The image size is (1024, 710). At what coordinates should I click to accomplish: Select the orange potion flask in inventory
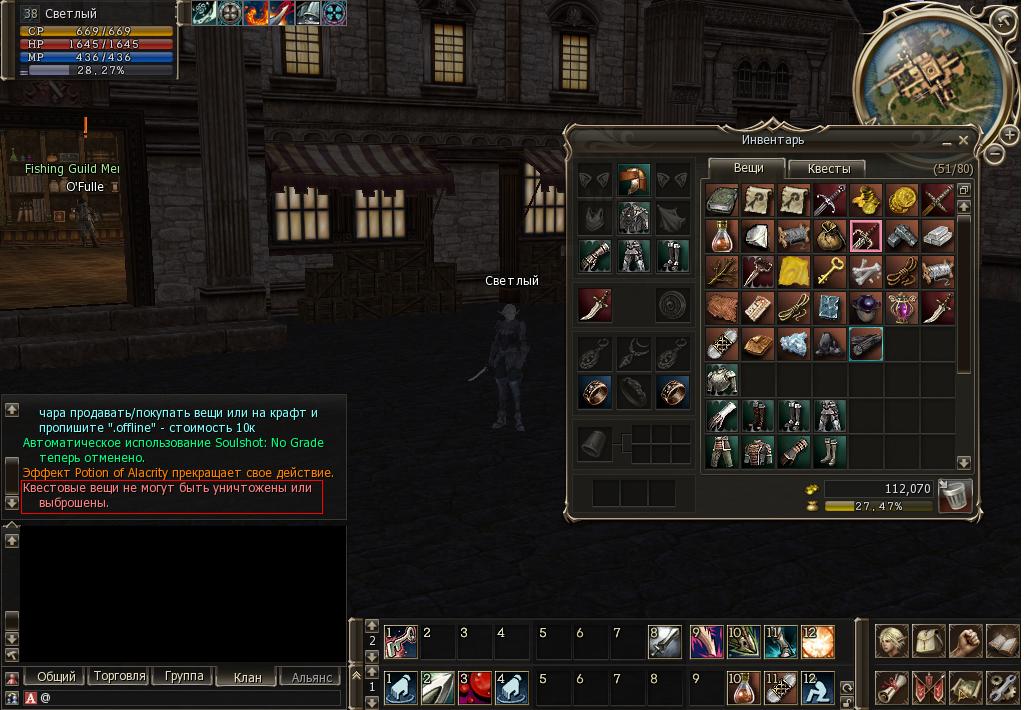point(722,236)
